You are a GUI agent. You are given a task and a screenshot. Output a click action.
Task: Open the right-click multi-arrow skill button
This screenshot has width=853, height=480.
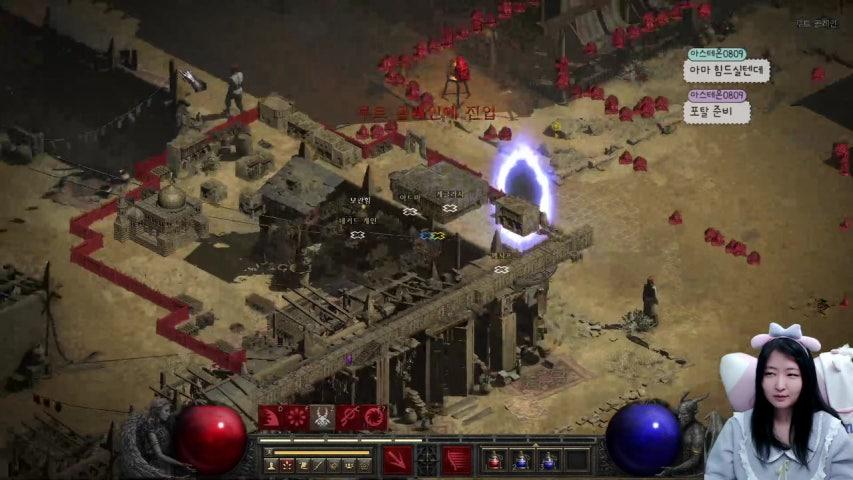pyautogui.click(x=457, y=460)
